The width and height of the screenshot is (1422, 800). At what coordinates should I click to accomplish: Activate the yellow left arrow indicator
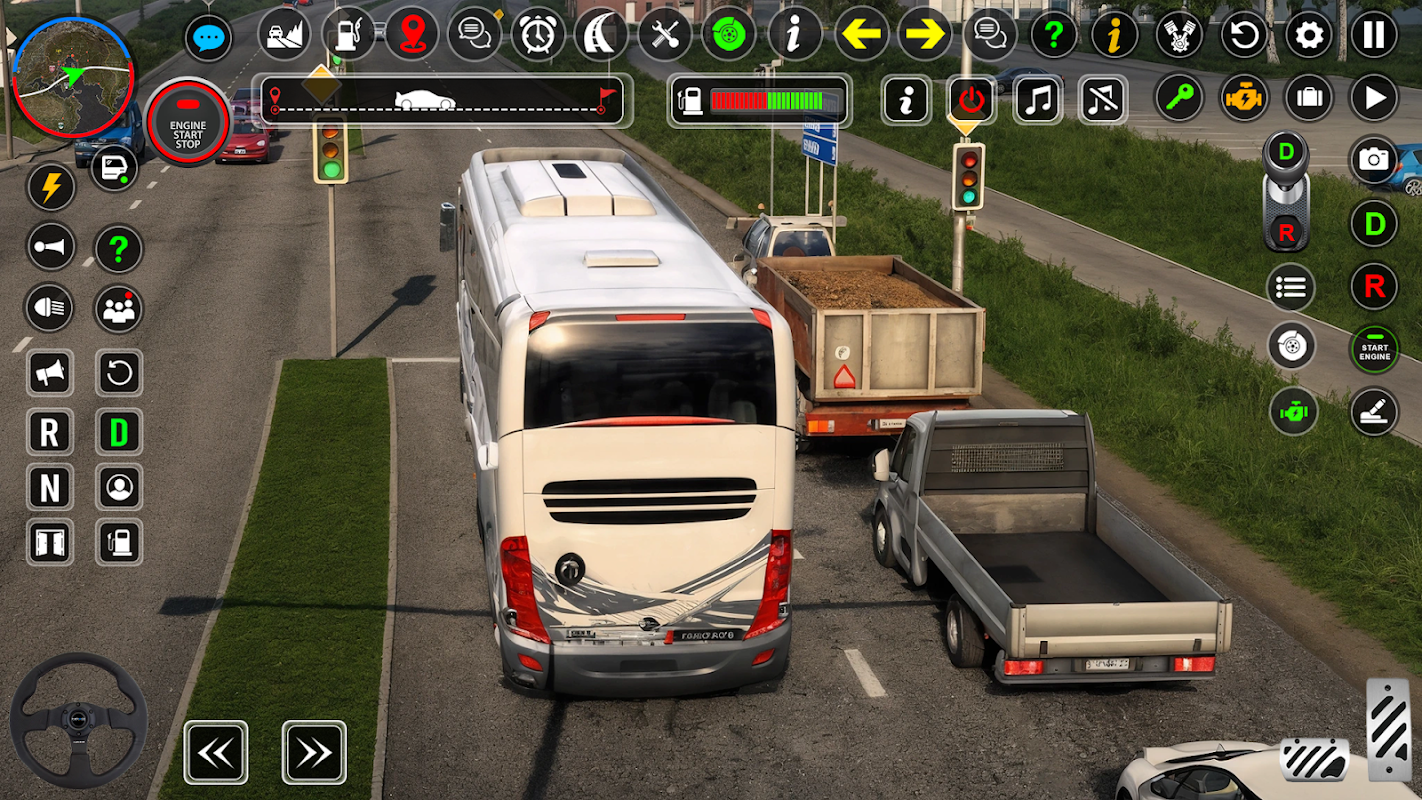tap(862, 35)
